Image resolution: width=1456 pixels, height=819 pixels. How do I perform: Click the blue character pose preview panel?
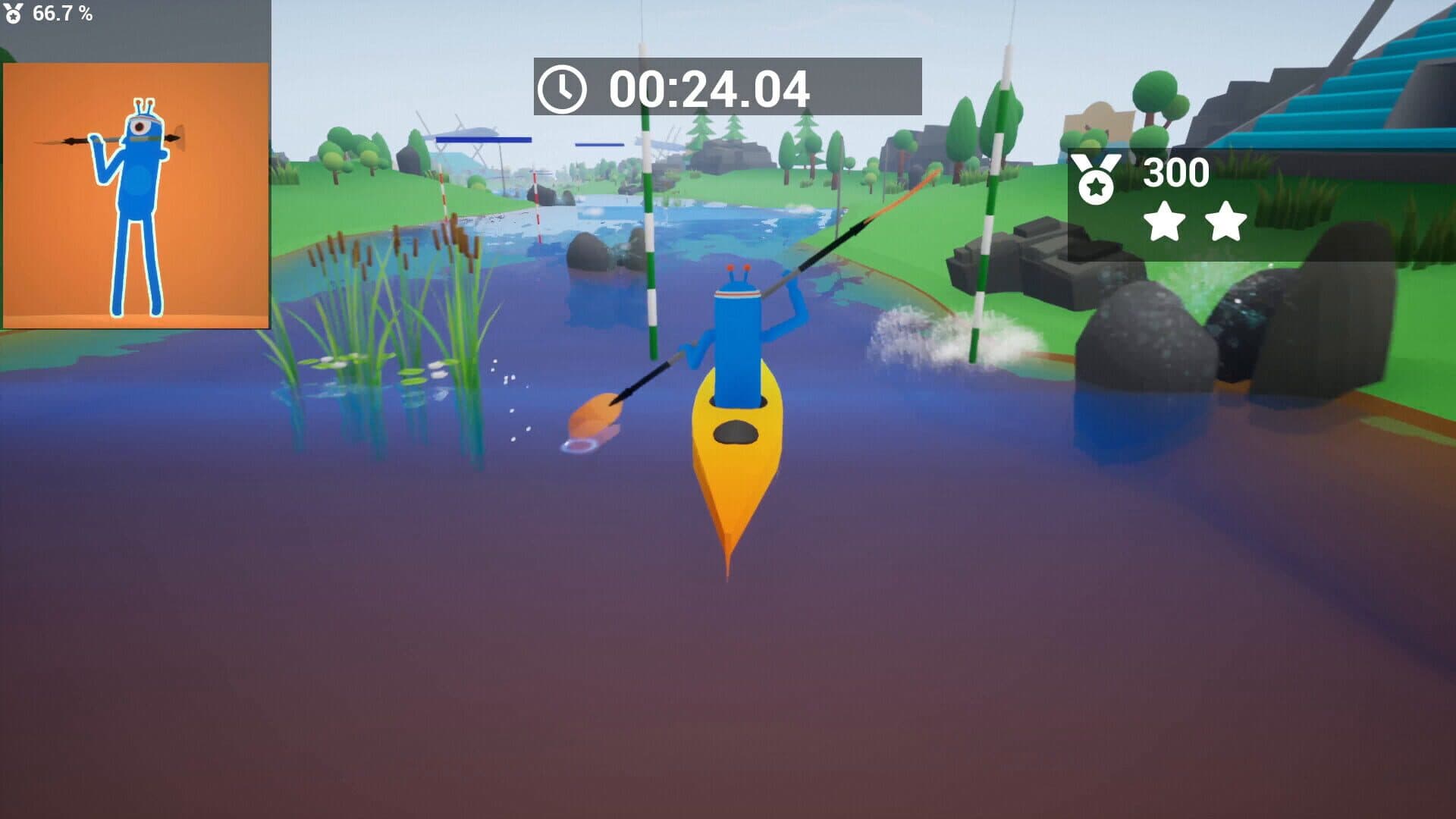136,196
